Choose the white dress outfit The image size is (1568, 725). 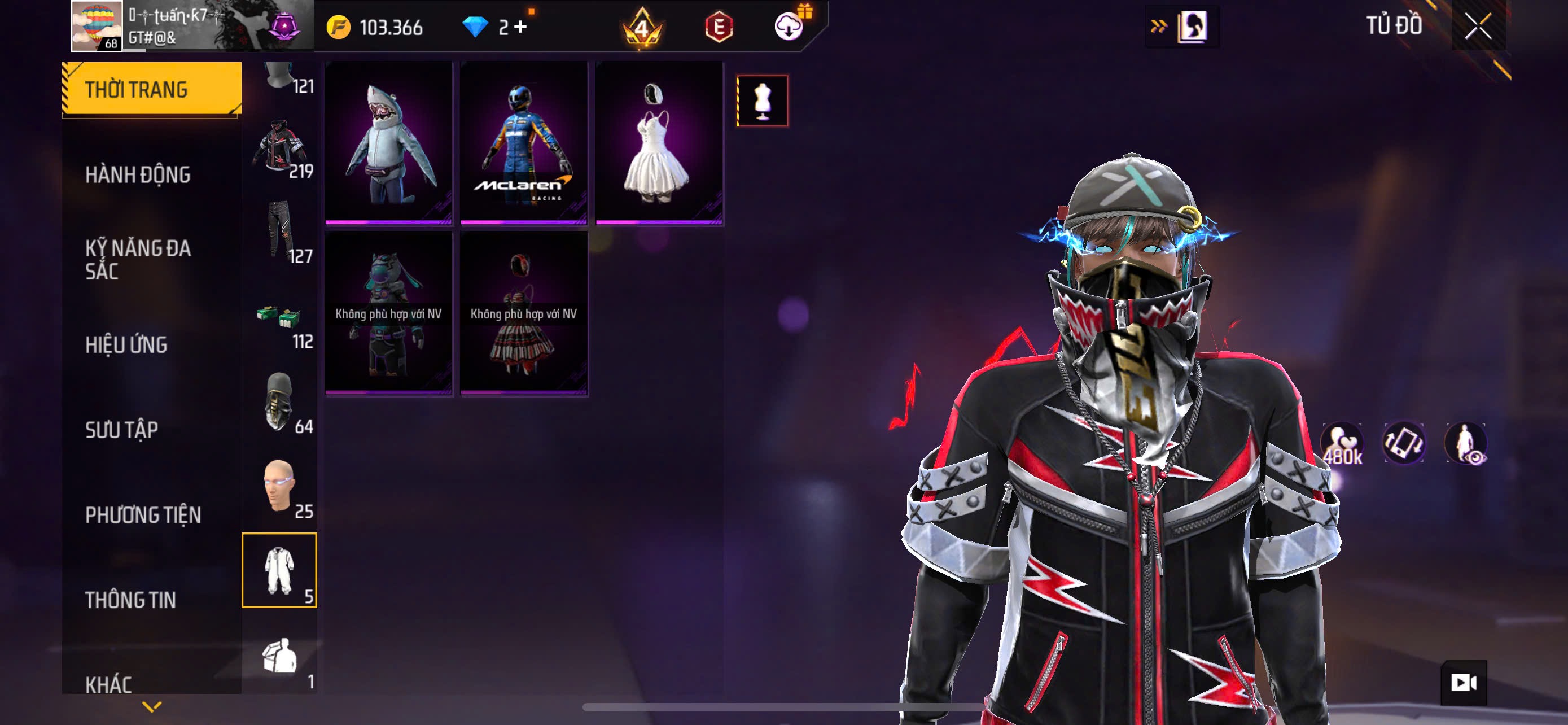(x=659, y=143)
